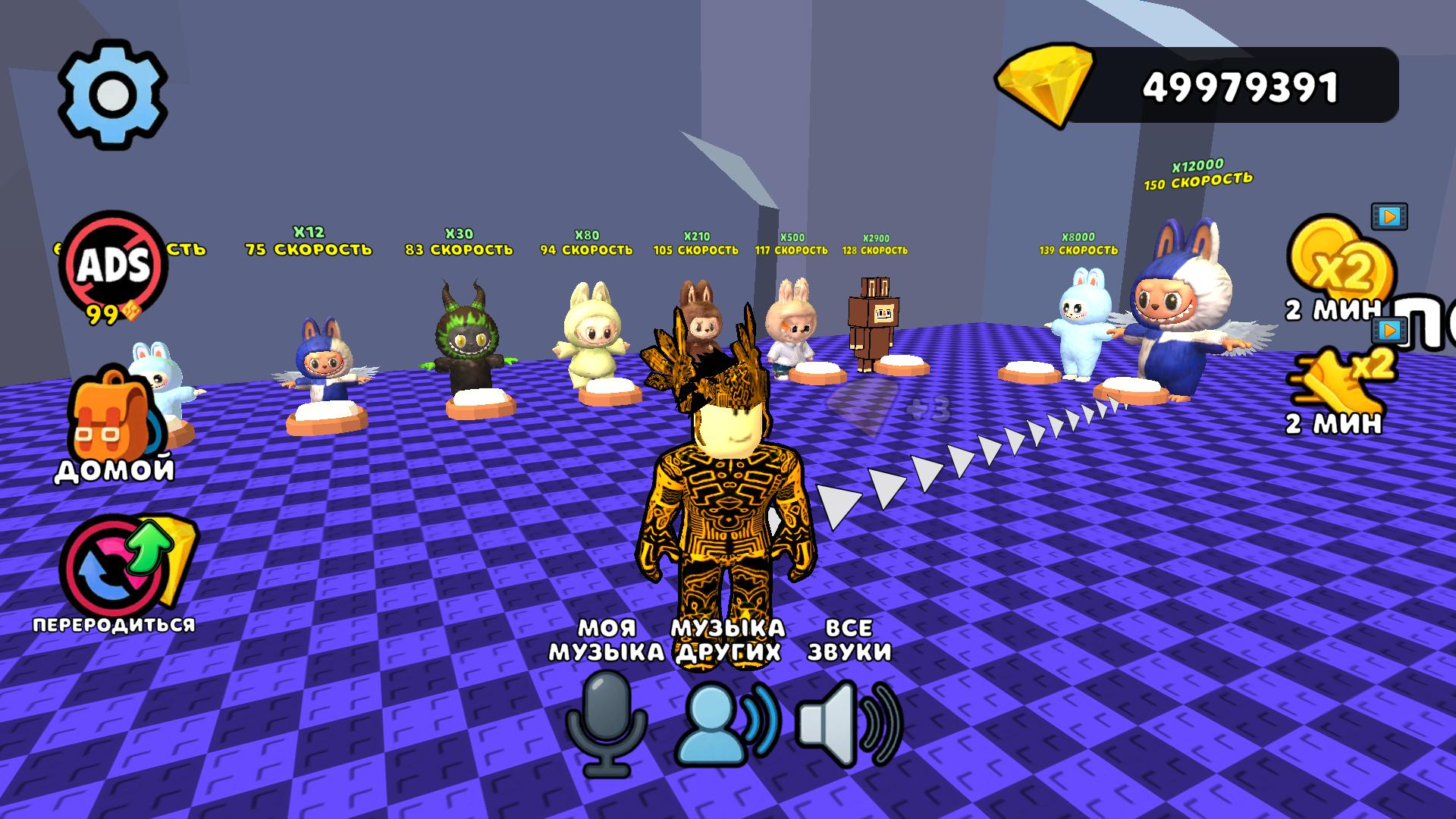Screen dimensions: 1456x819
Task: Open the settings gear menu
Action: click(114, 93)
